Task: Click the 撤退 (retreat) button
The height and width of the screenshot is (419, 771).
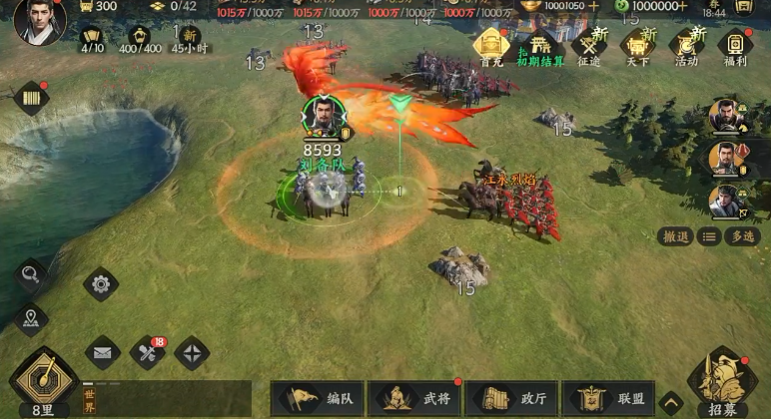Action: pos(676,236)
